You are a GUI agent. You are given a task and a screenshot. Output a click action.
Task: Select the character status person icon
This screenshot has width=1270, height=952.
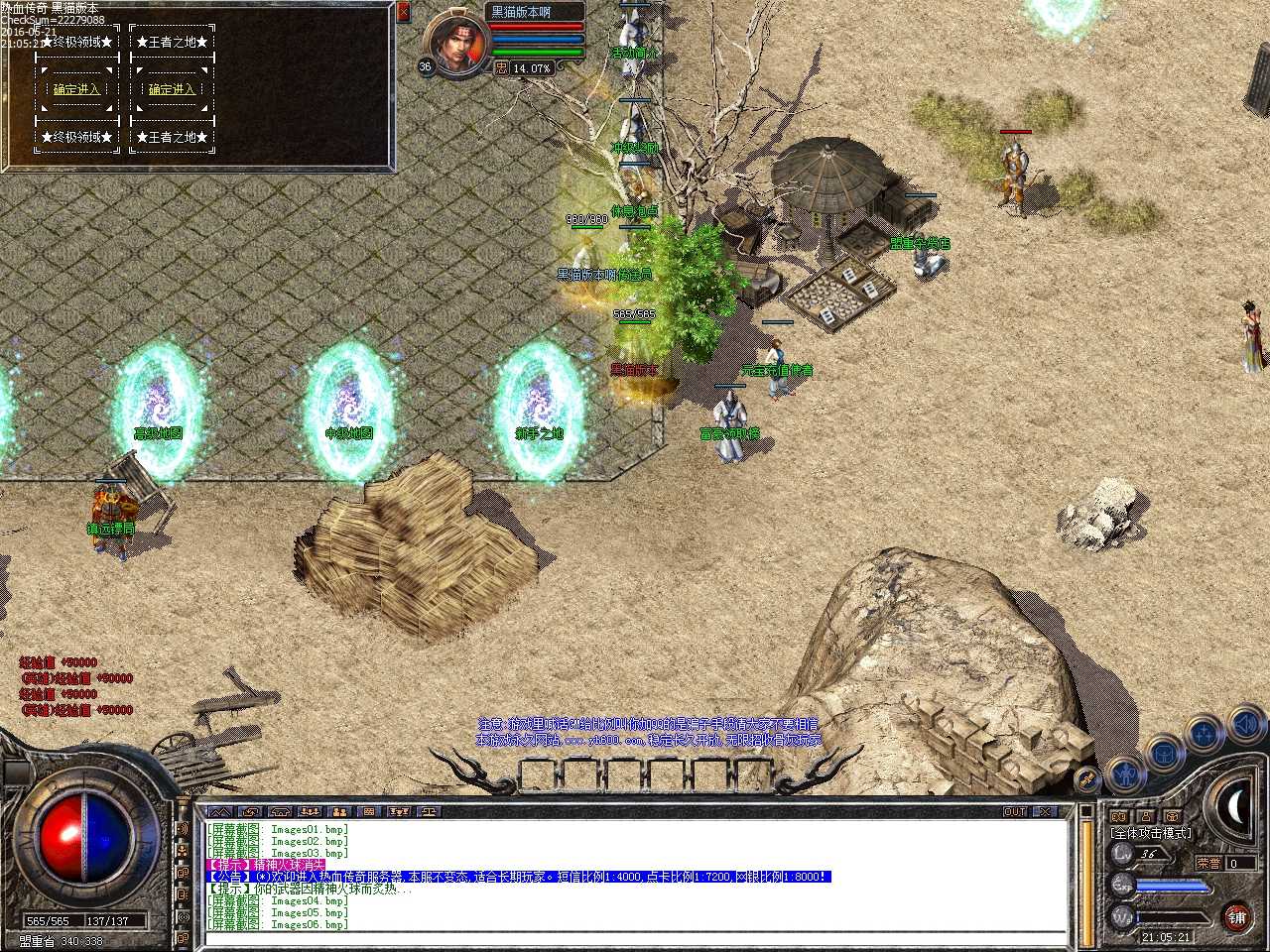point(1125,773)
